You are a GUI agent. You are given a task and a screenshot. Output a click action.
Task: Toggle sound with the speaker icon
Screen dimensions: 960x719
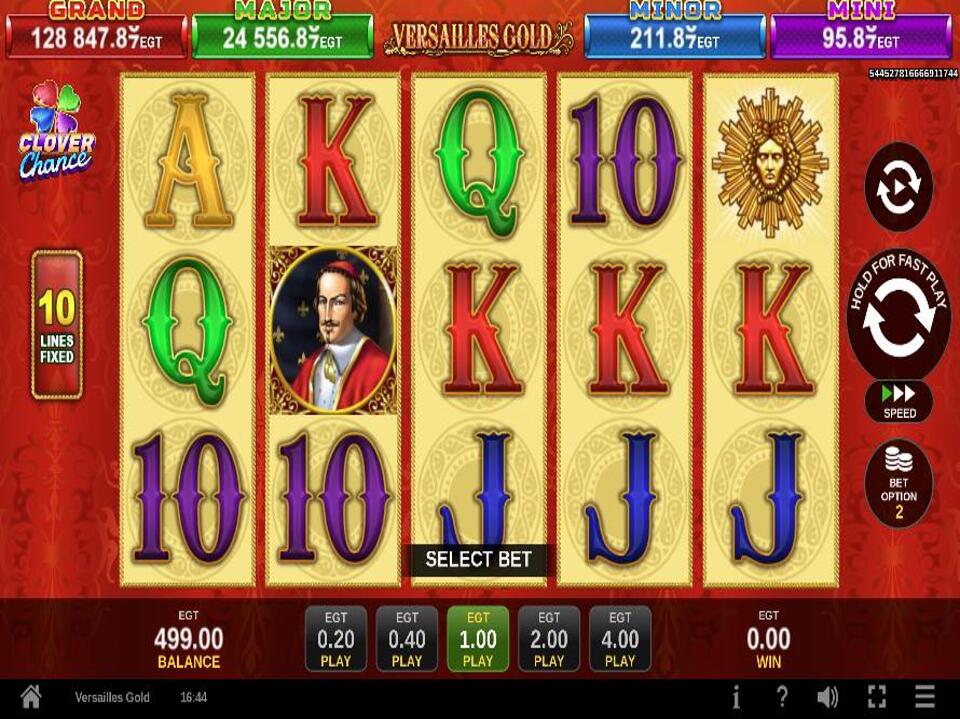[827, 697]
